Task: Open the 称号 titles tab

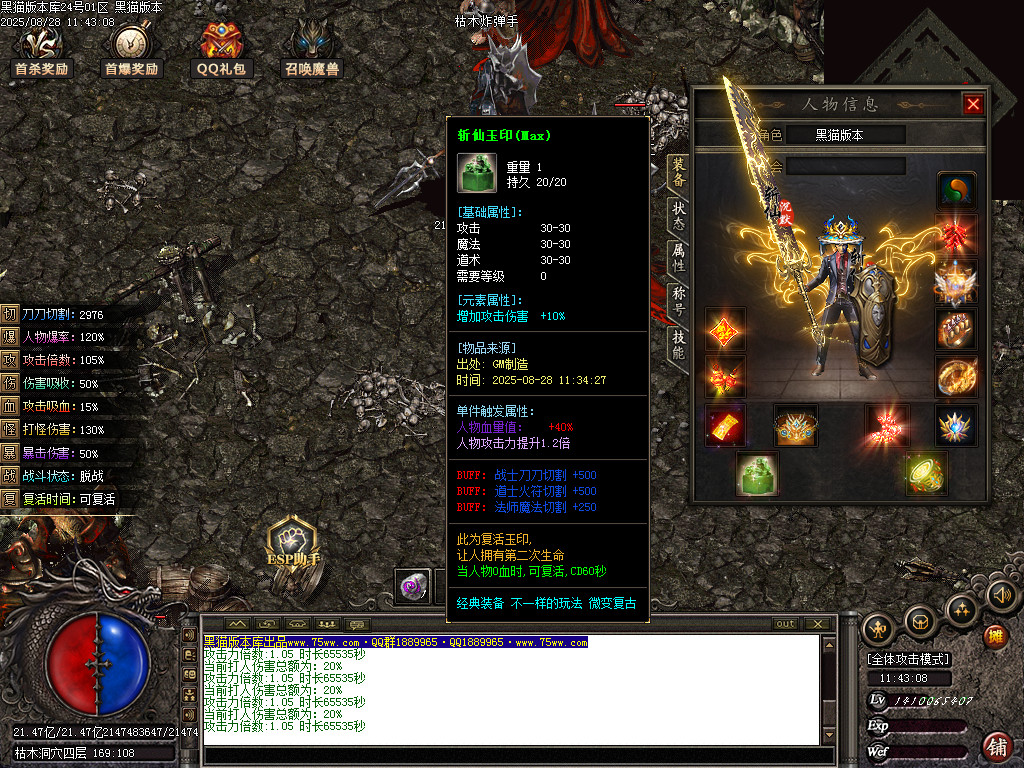Action: 678,301
